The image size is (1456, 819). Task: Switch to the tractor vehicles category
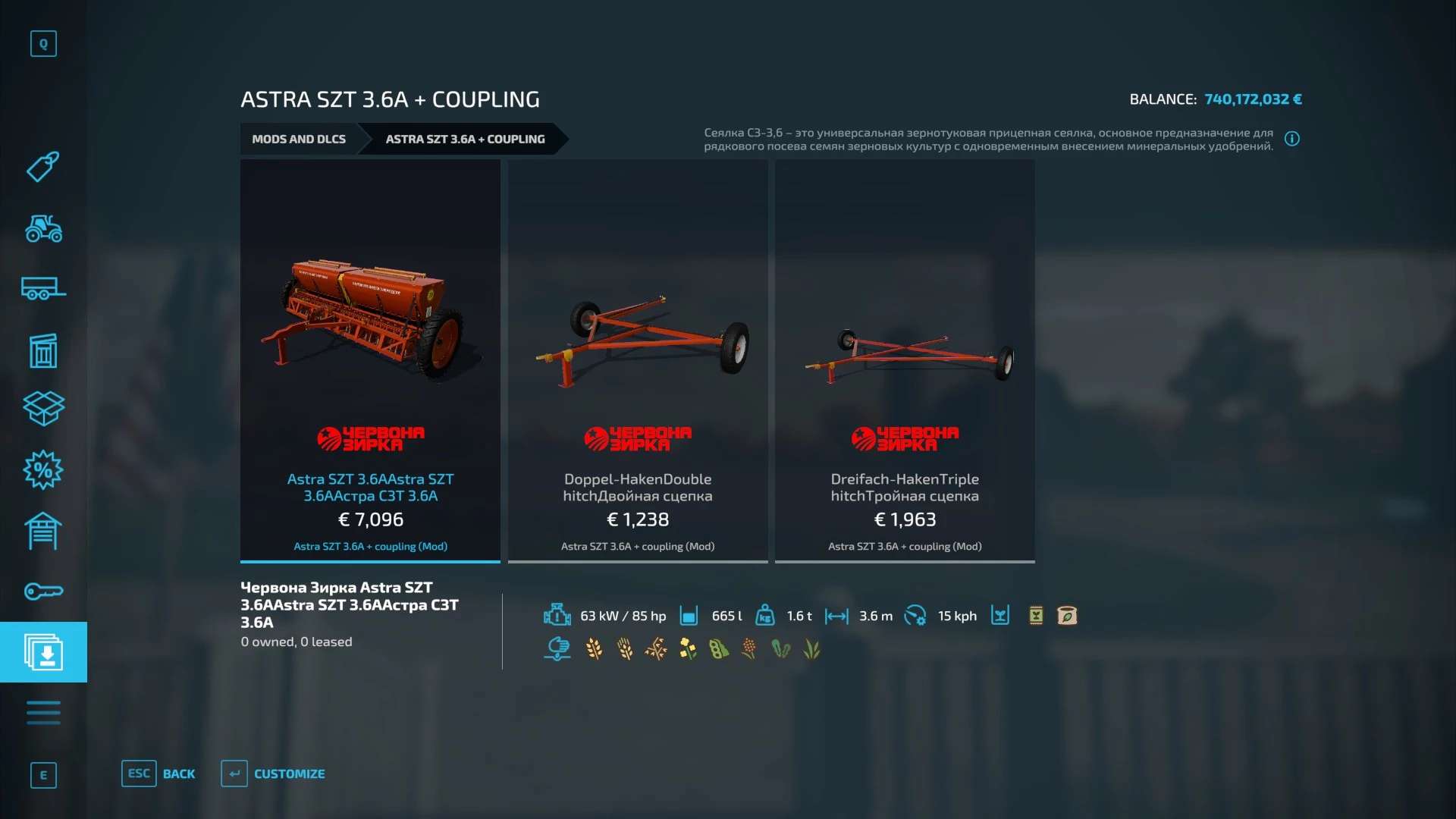pyautogui.click(x=43, y=228)
